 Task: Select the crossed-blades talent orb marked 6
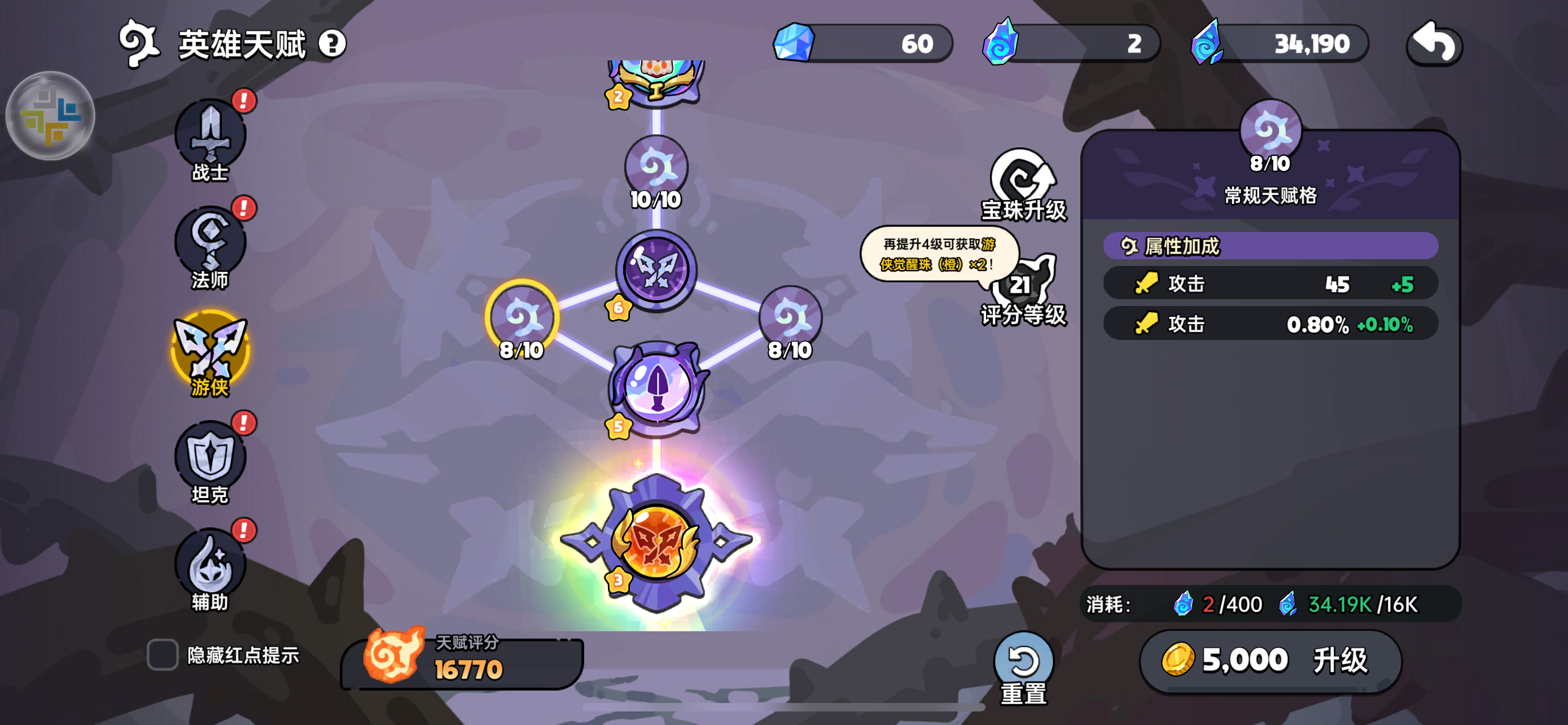[655, 270]
